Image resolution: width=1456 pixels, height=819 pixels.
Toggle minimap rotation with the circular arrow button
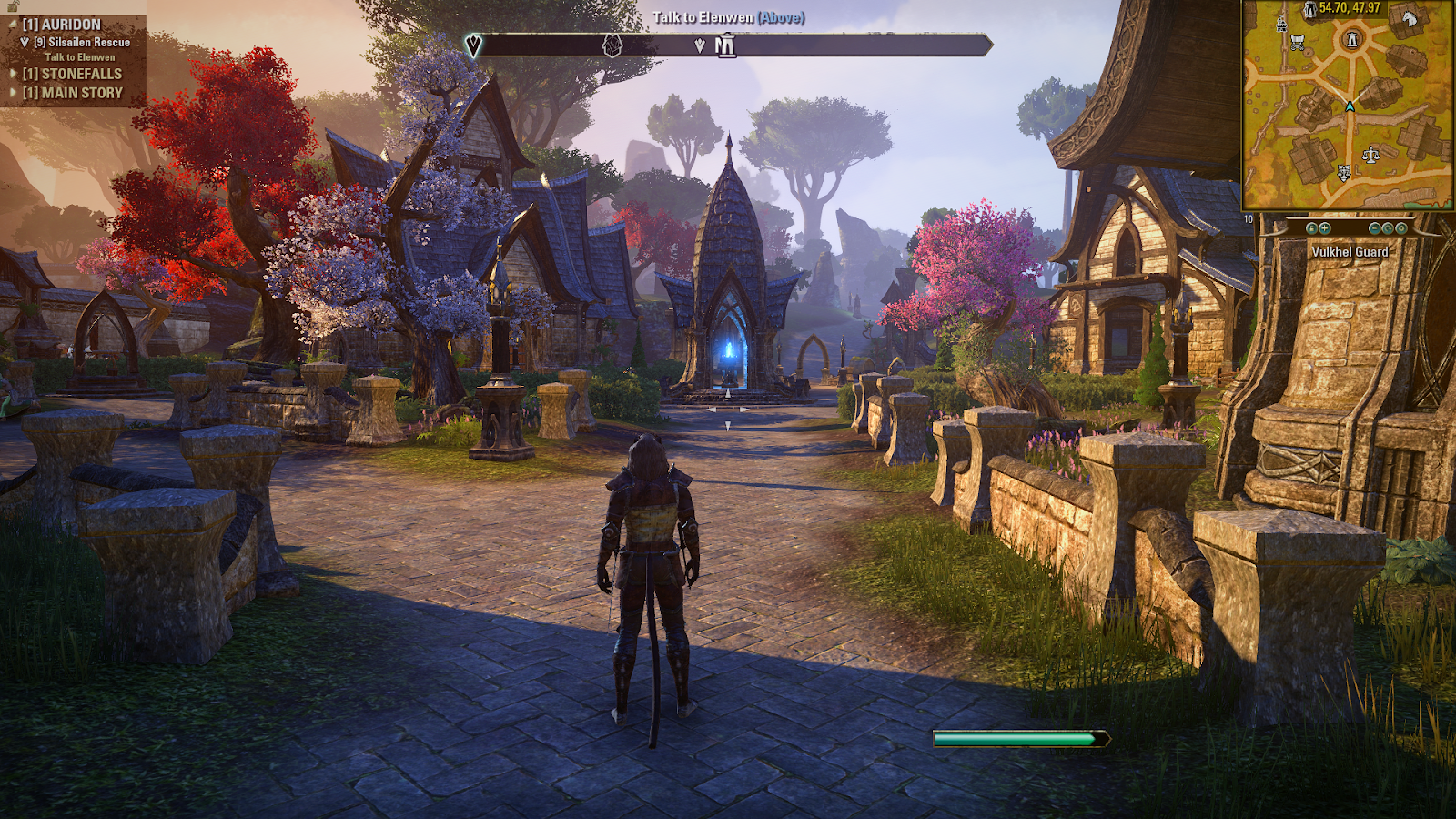[1389, 228]
